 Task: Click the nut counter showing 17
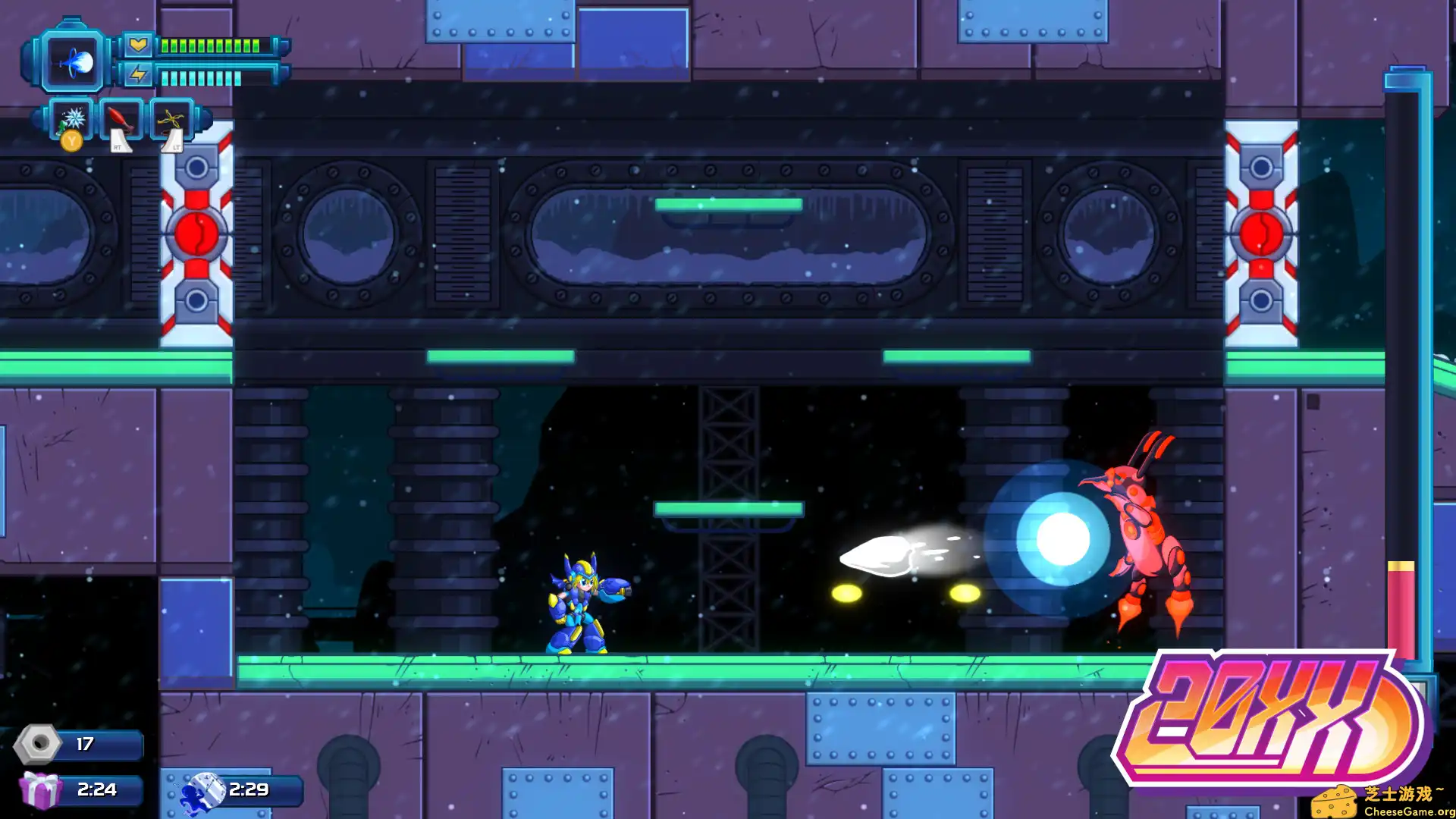[86, 744]
